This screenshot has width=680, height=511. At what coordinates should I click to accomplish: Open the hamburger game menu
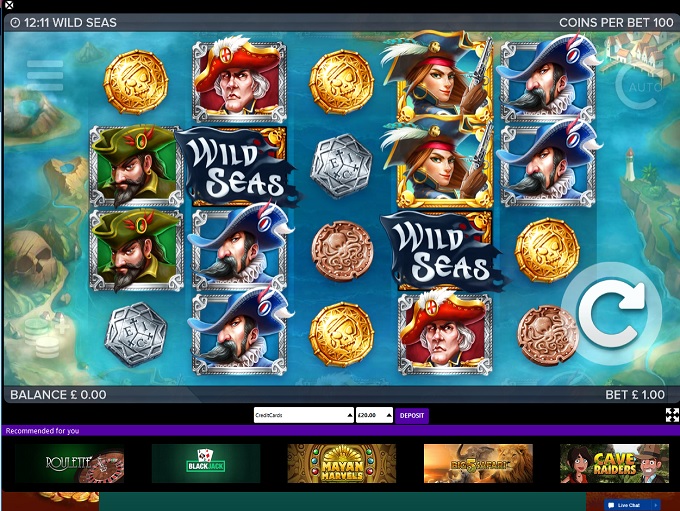coord(45,75)
